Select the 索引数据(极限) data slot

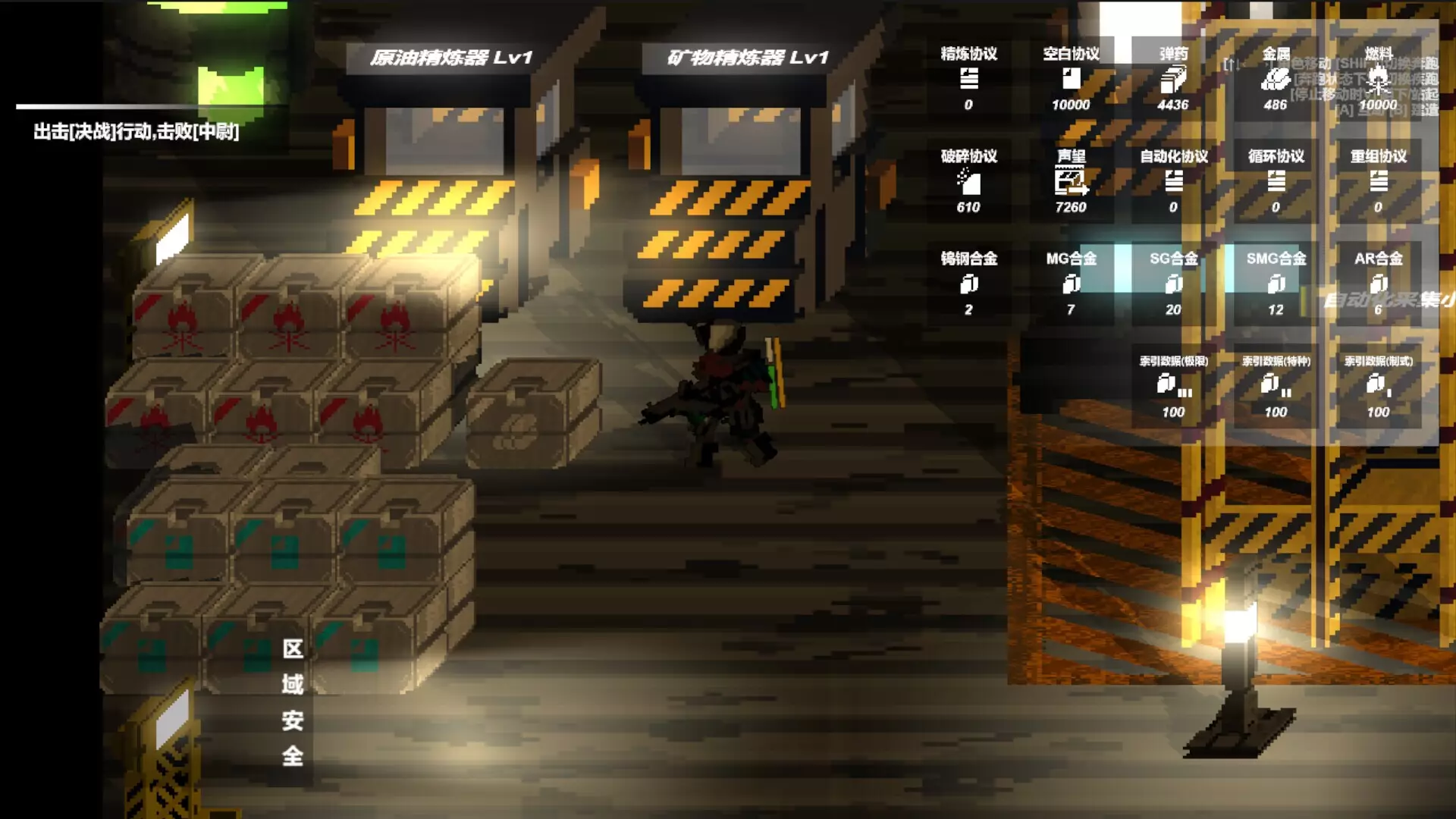point(1173,386)
